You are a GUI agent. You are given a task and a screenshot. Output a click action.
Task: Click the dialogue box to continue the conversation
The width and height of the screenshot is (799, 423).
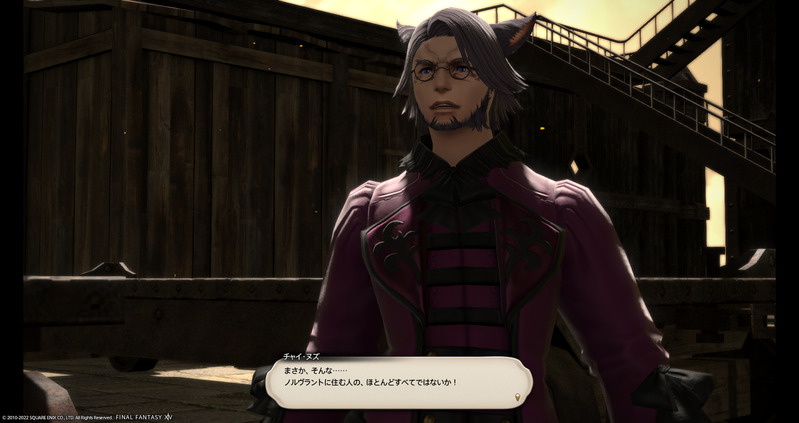click(400, 381)
